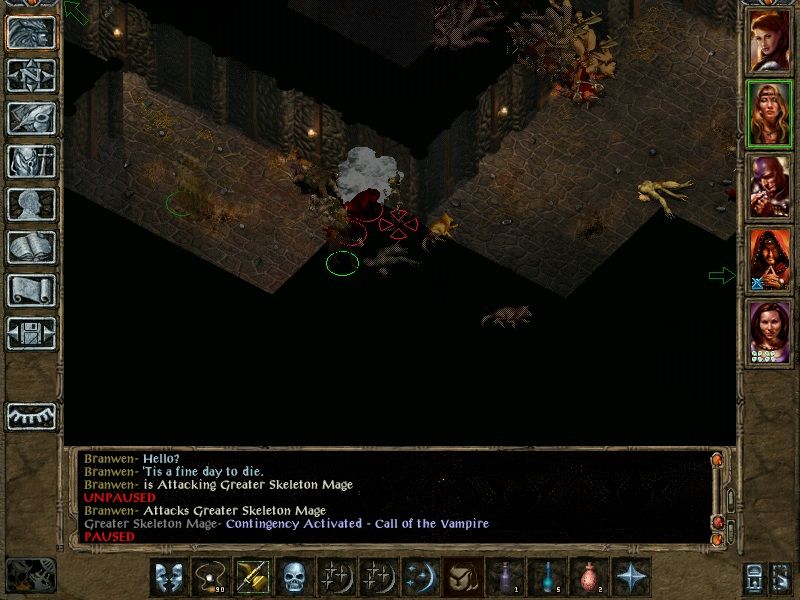
Task: Select Branwen's green-highlighted portrait
Action: coord(770,113)
